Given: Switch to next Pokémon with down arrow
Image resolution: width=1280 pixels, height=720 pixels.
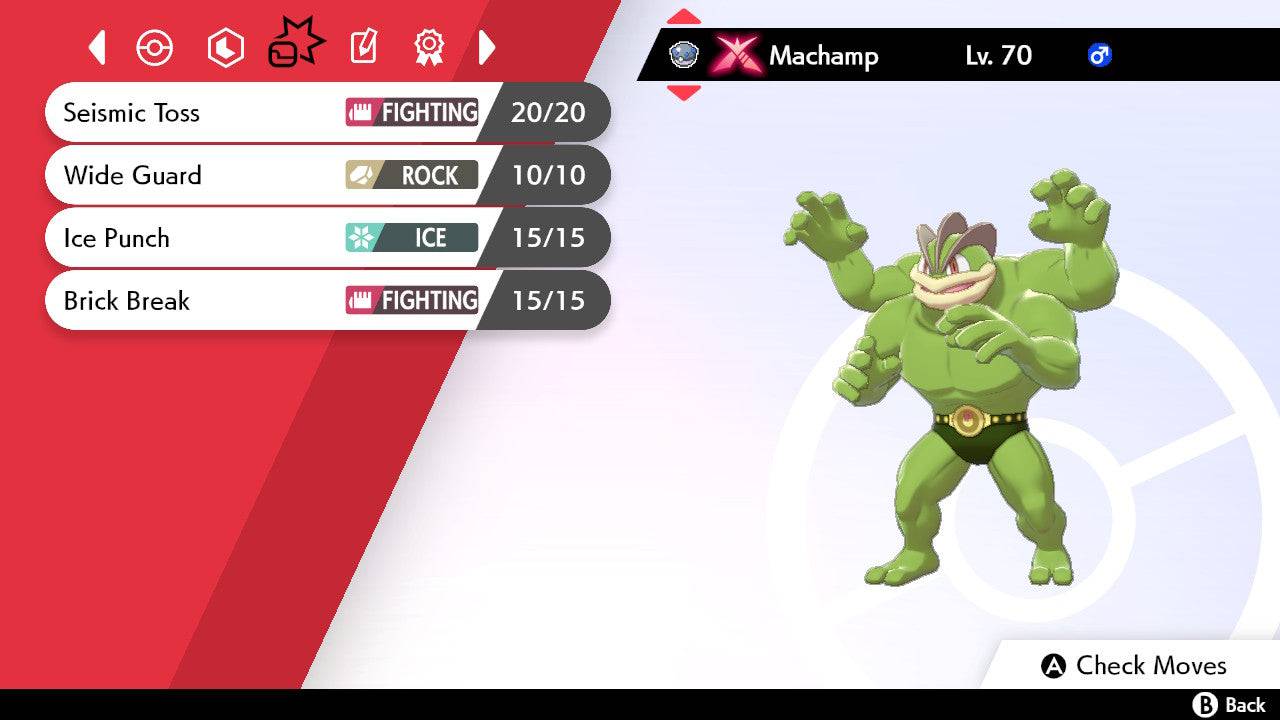Looking at the screenshot, I should 684,93.
